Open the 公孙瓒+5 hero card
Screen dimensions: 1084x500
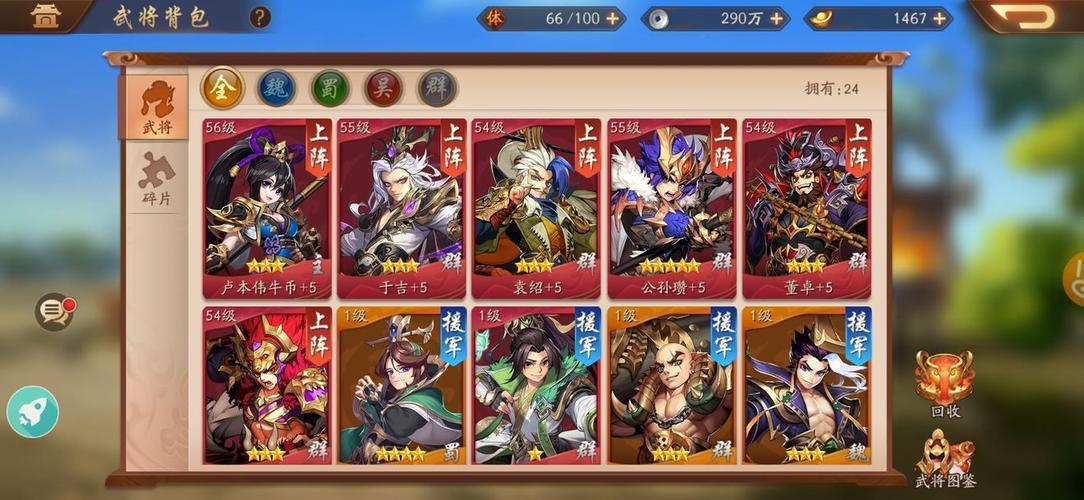point(671,208)
